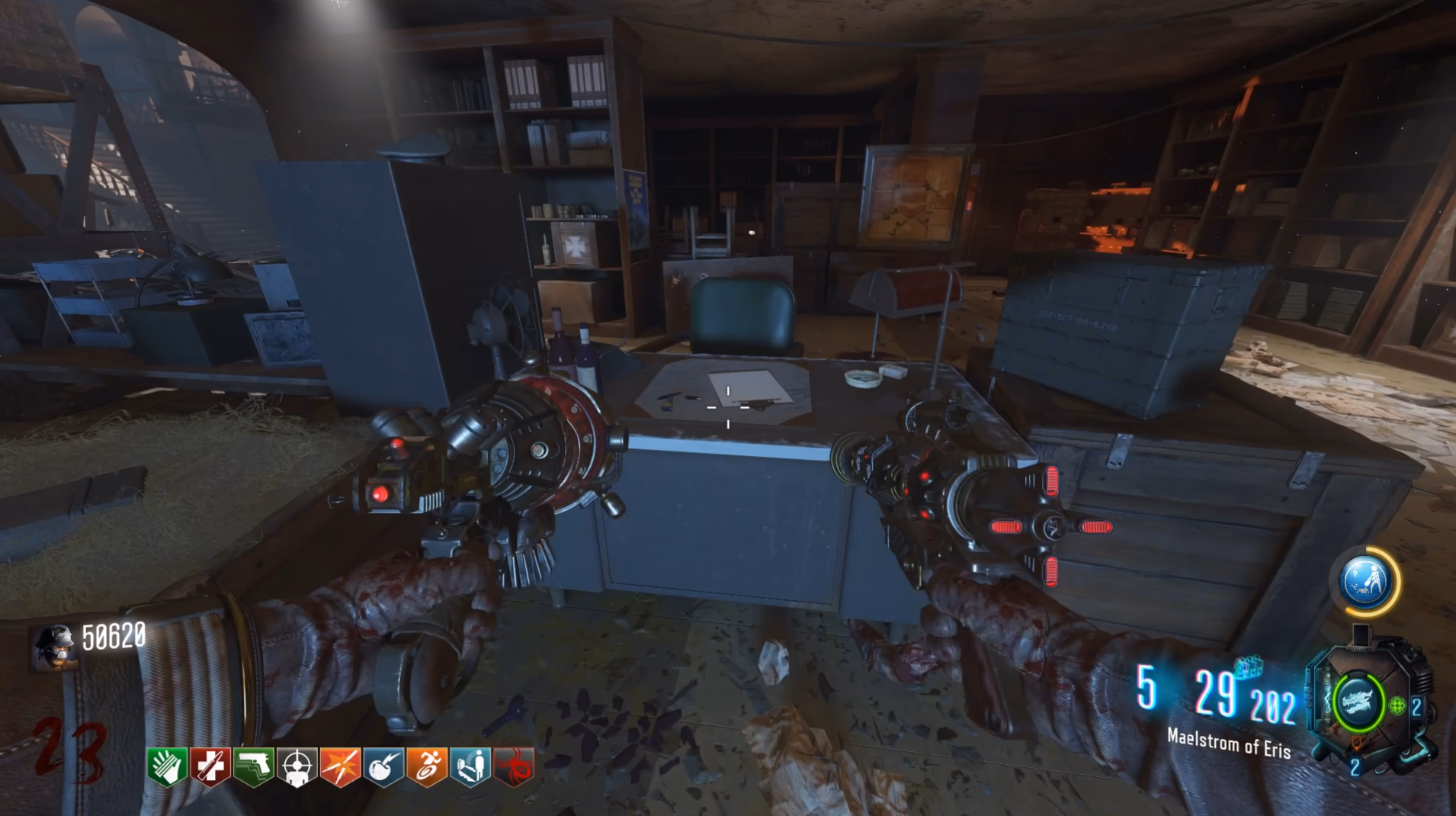Select the blue Electric Cherry perk icon
The image size is (1456, 816).
click(x=384, y=766)
